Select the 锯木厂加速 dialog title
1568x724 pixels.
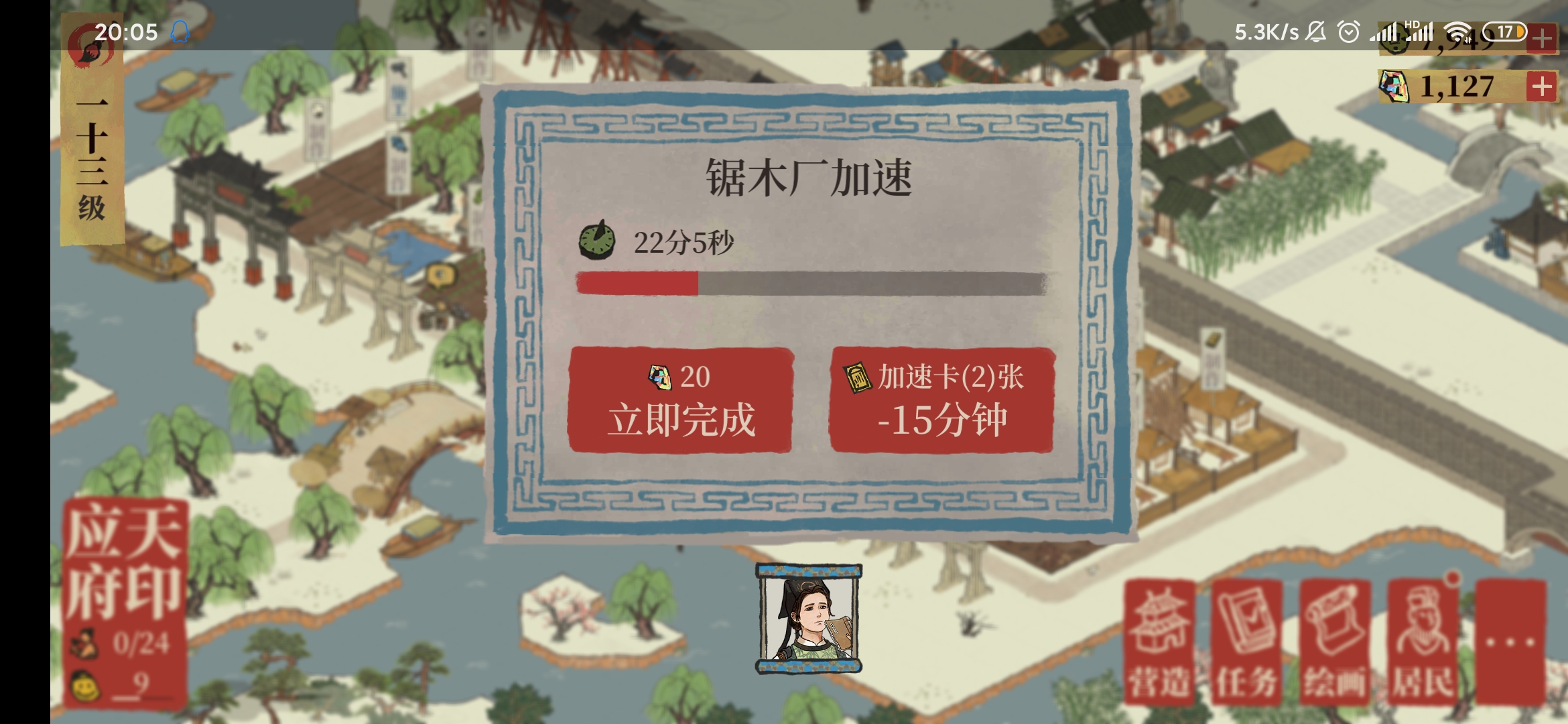(811, 176)
